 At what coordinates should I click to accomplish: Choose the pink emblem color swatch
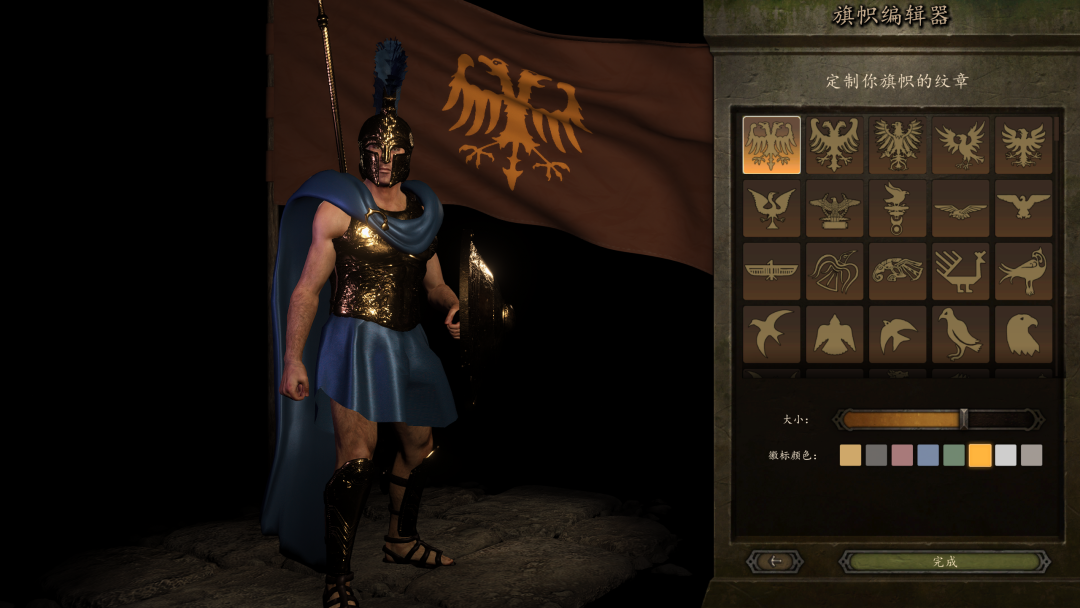click(902, 456)
